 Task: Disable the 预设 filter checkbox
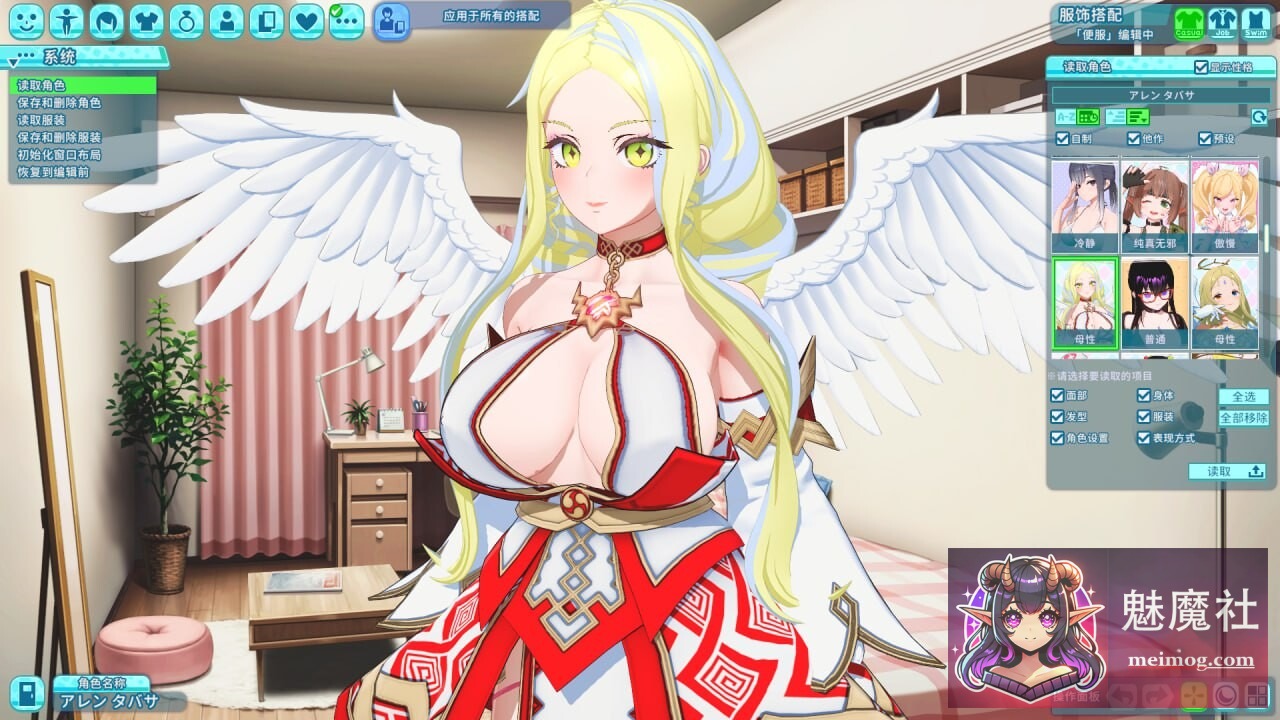click(1205, 137)
